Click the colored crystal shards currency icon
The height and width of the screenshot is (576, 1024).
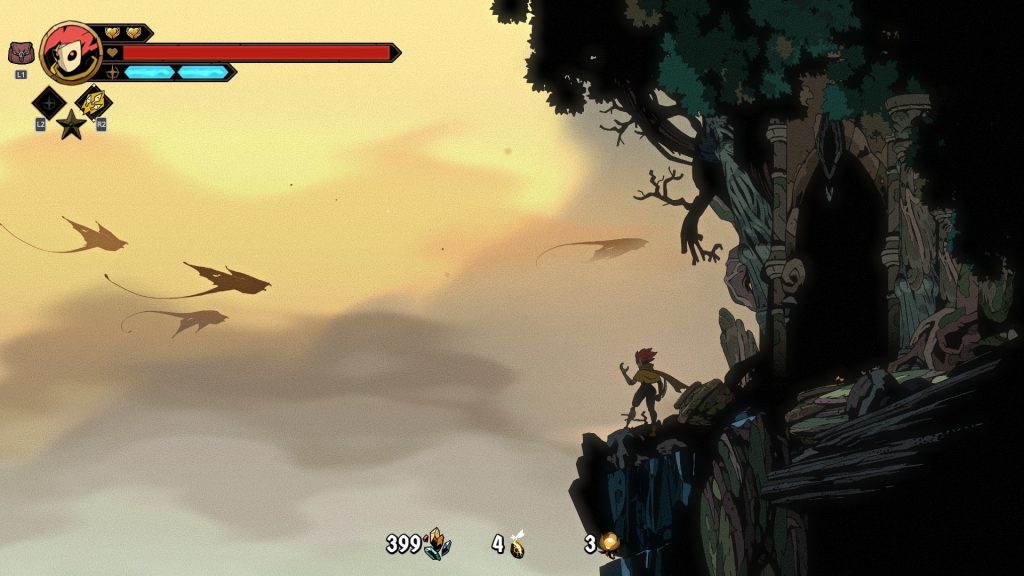click(x=437, y=544)
